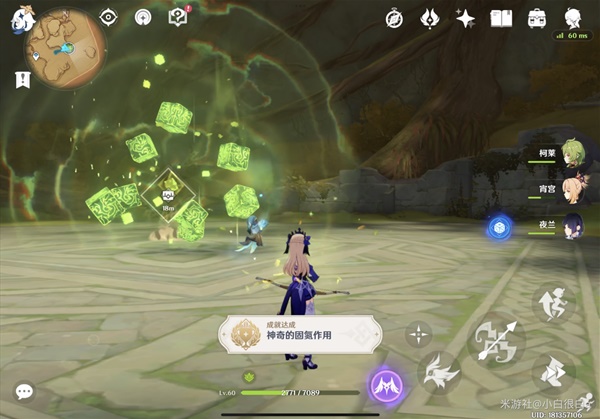This screenshot has height=419, width=600.
Task: Open the Paimon menu
Action: coord(19,18)
